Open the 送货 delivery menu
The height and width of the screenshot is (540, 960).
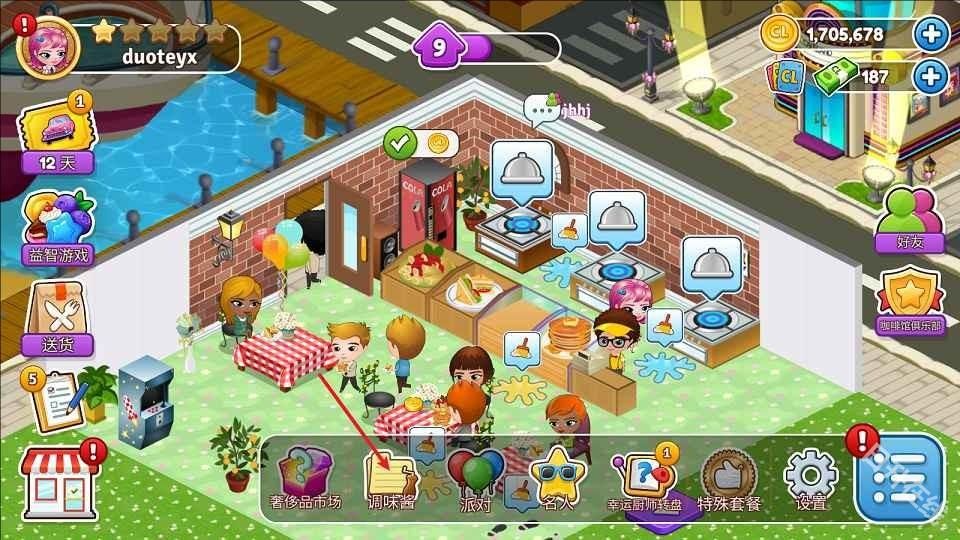click(57, 318)
